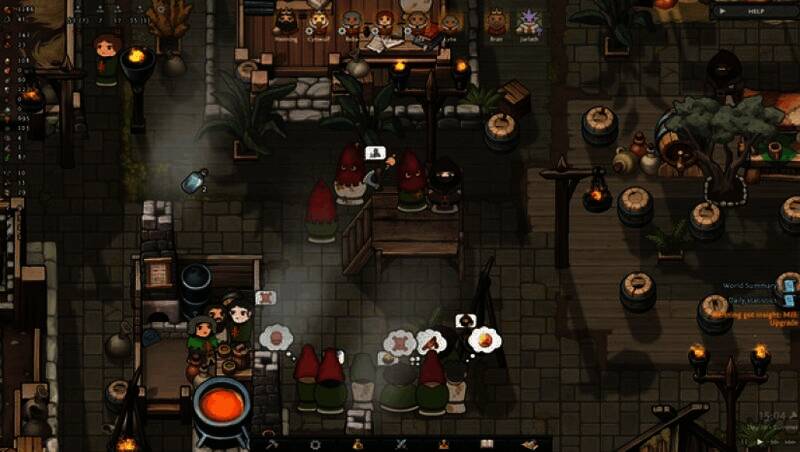The height and width of the screenshot is (452, 800).
Task: Open the hammer build menu
Action: [271, 443]
